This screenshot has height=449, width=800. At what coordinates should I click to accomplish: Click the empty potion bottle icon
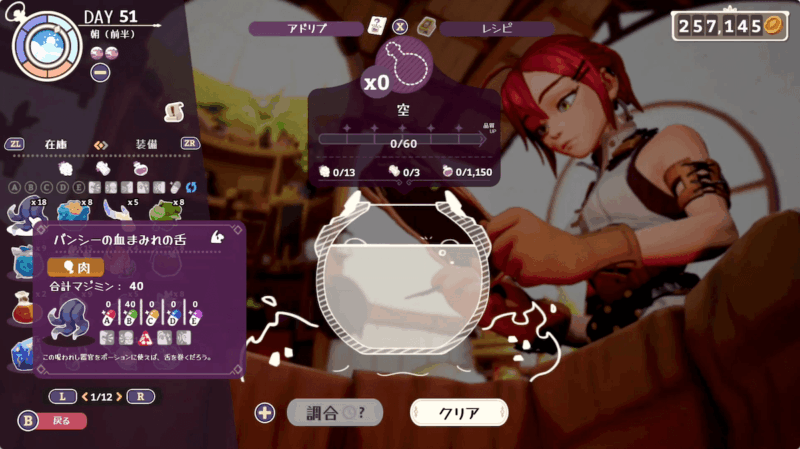coord(406,64)
